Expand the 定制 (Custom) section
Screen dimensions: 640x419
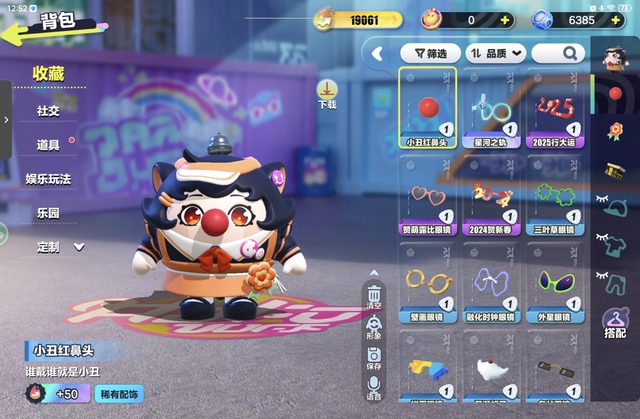58,247
